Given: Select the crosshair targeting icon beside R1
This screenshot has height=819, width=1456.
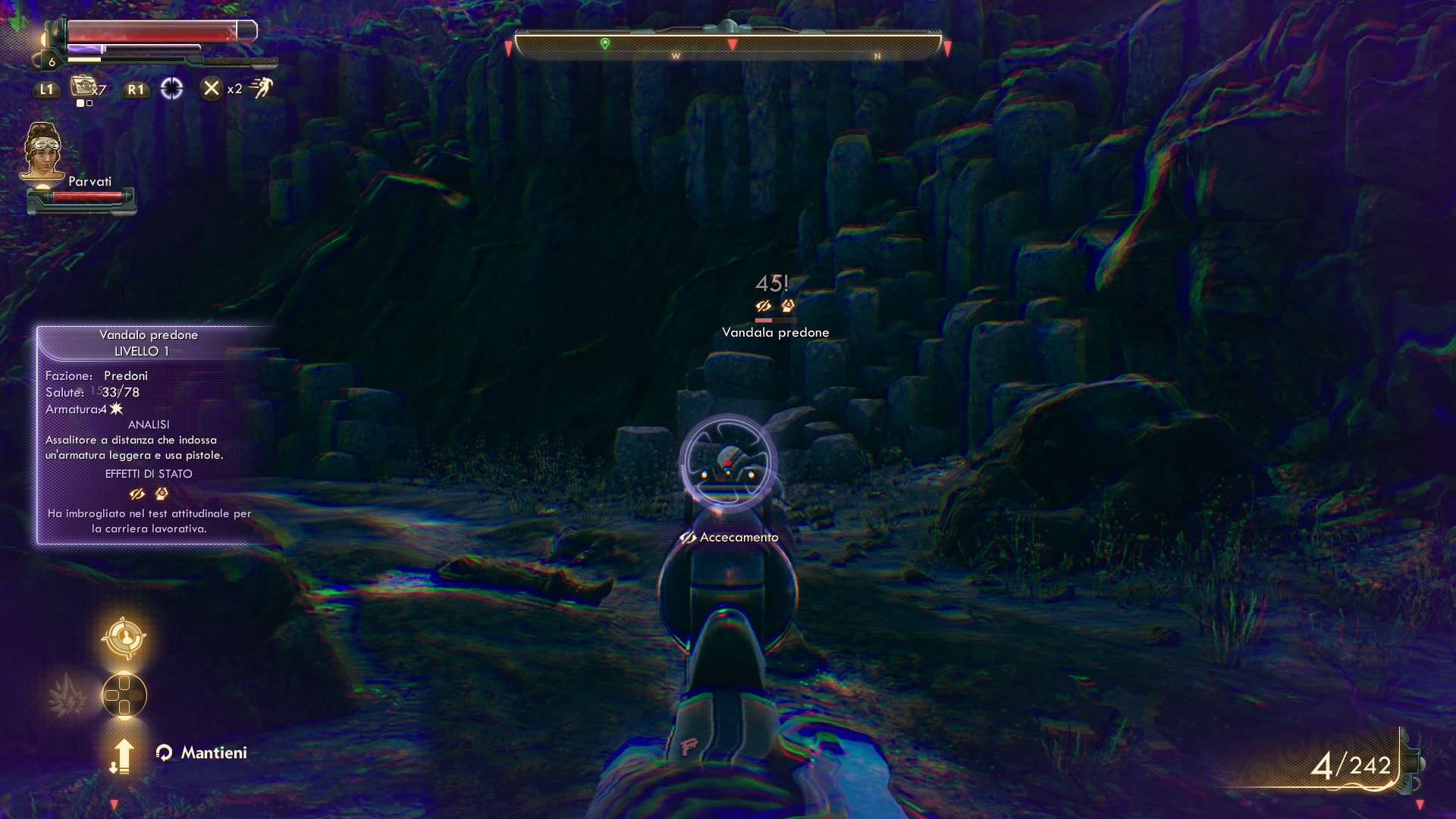Looking at the screenshot, I should click(x=173, y=89).
